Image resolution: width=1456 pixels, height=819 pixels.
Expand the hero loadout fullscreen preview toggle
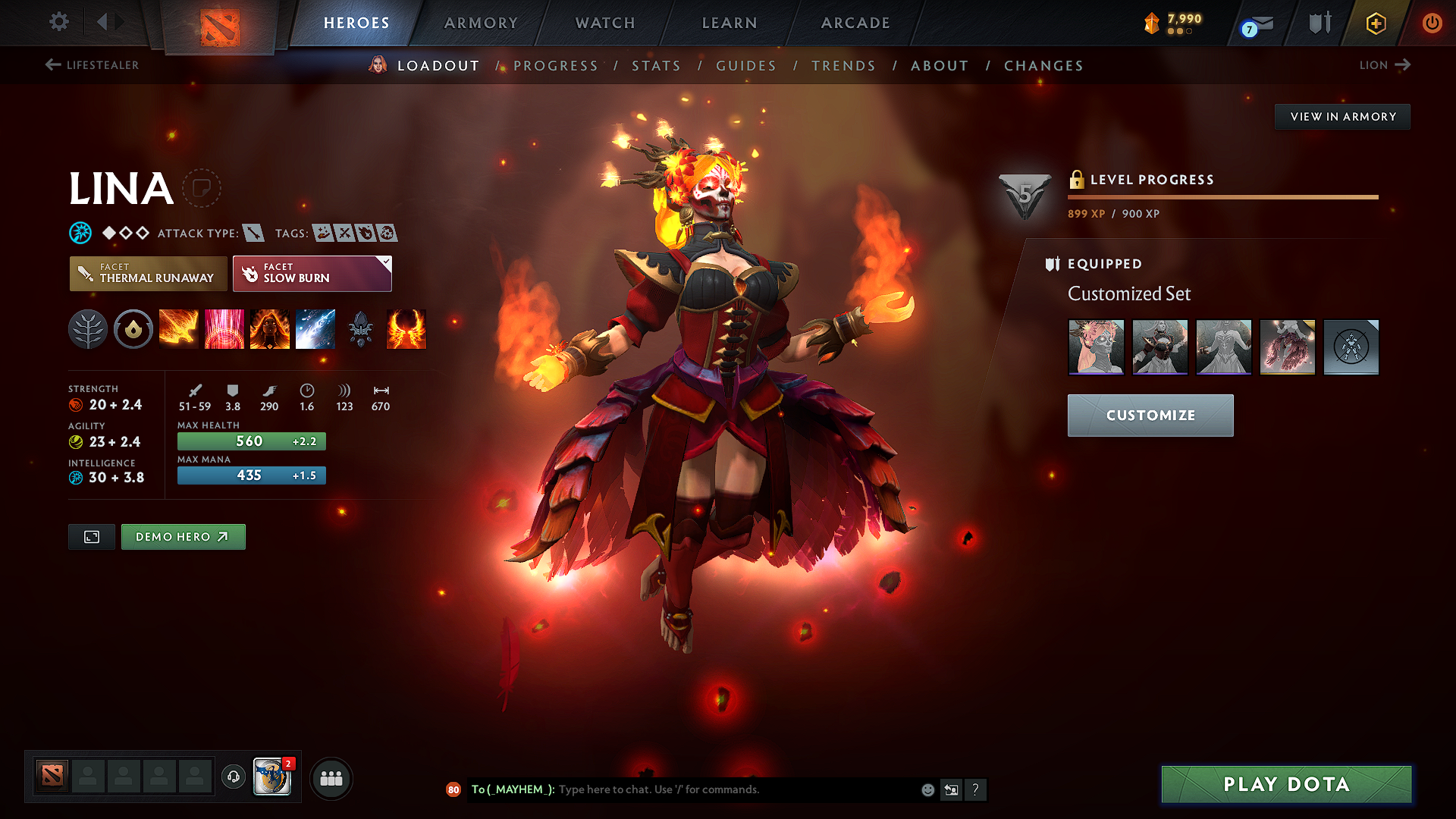pos(91,536)
